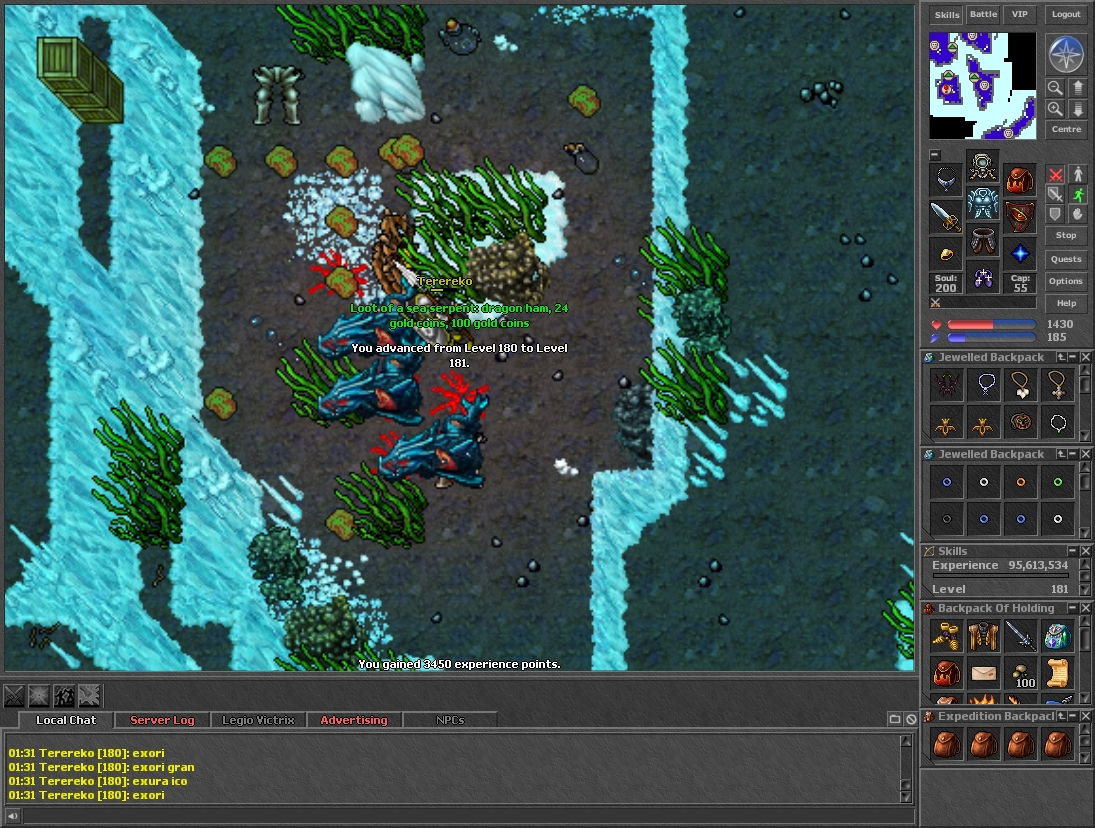Select the equipped amulet slot
Viewport: 1095px width, 828px height.
click(x=946, y=181)
